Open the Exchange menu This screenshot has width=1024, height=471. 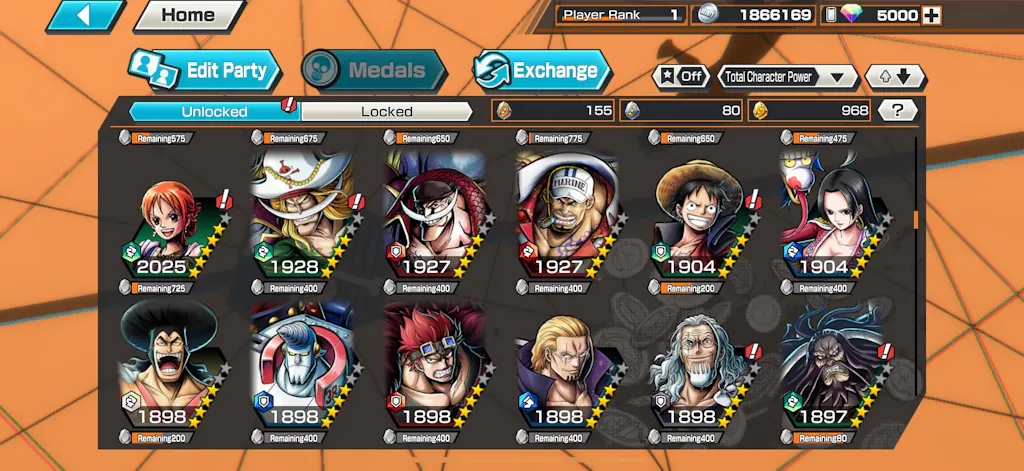542,70
